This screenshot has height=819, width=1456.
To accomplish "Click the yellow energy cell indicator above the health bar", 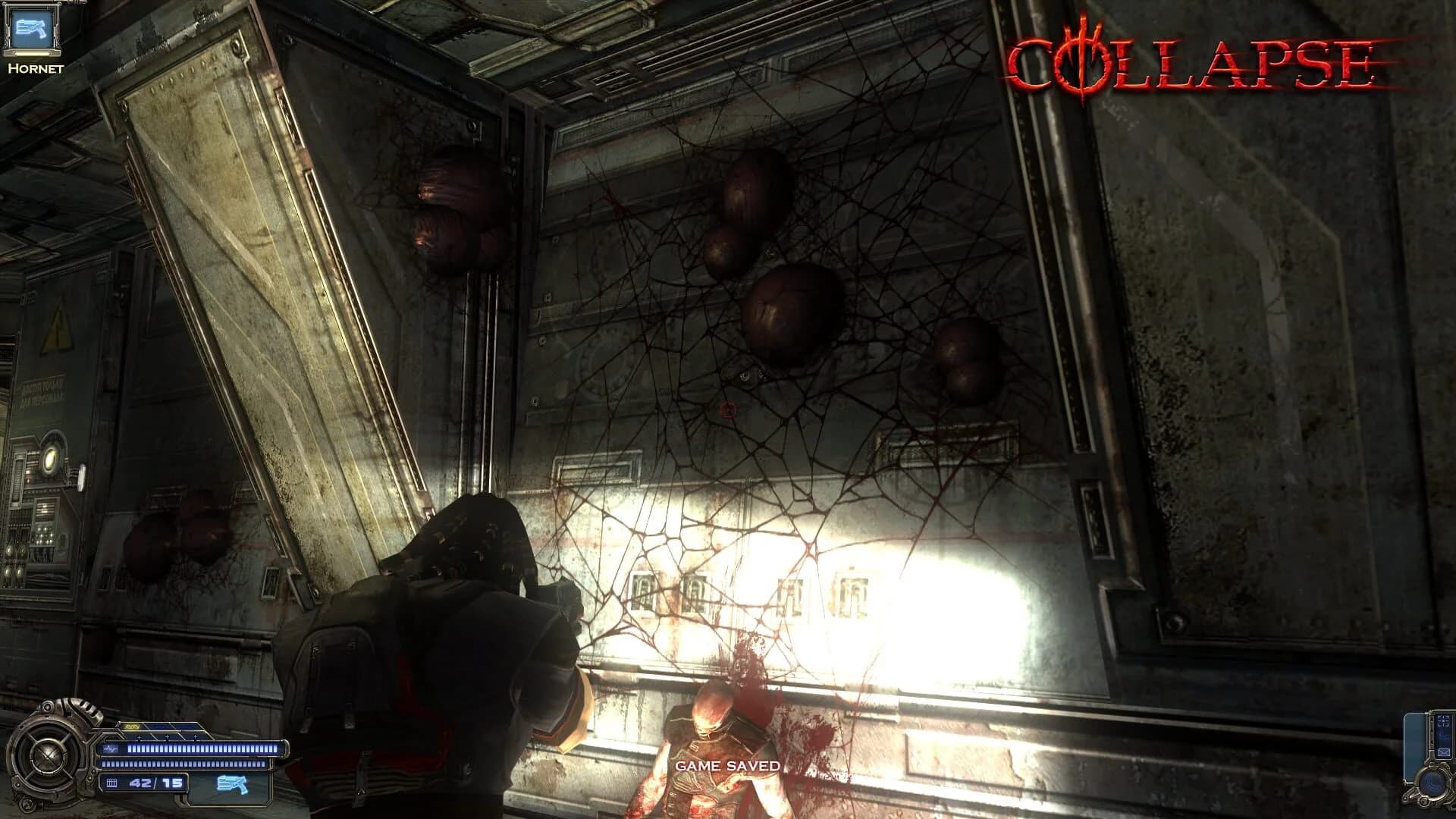I will point(131,726).
